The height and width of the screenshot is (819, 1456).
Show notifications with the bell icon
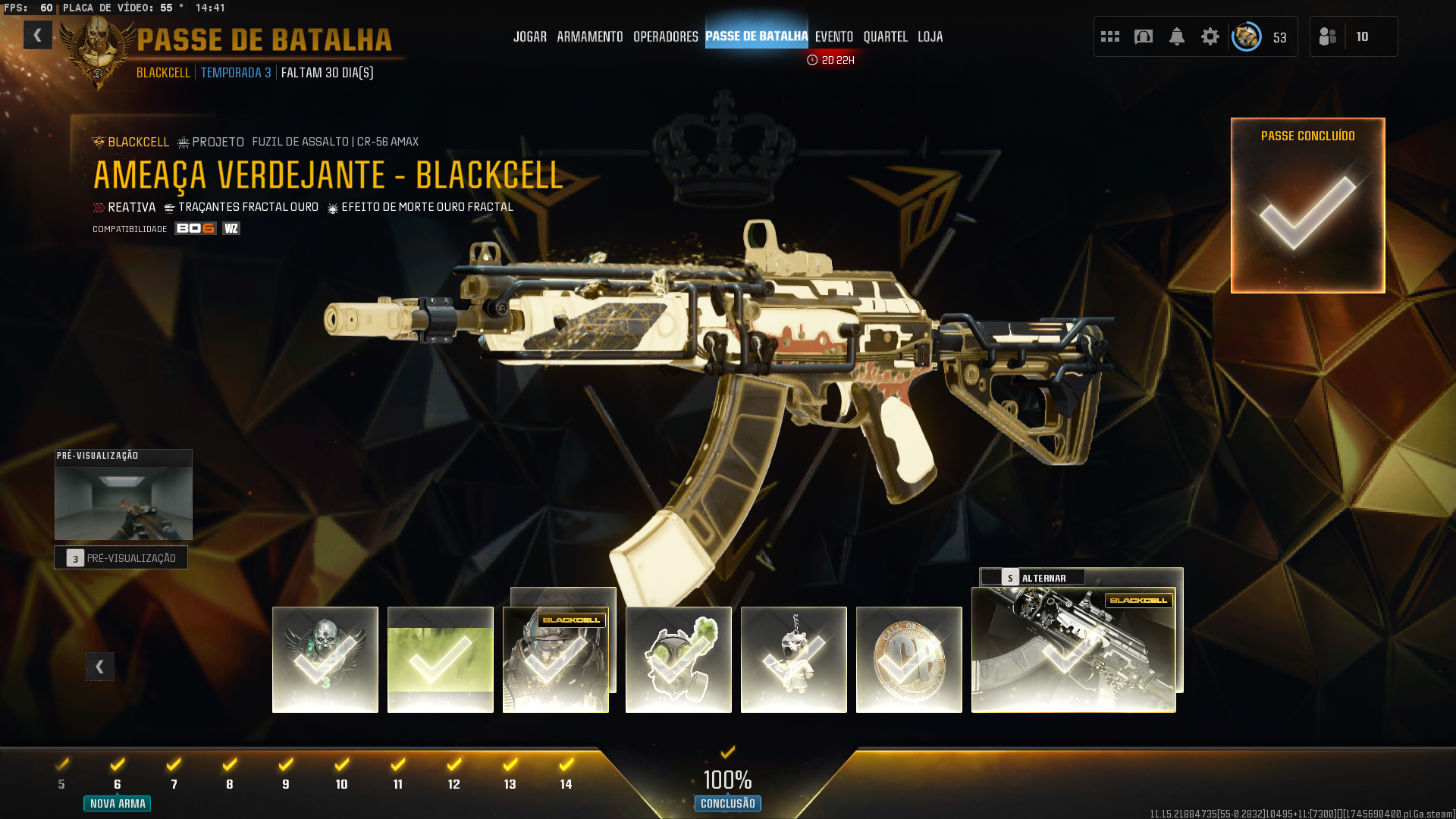1176,36
